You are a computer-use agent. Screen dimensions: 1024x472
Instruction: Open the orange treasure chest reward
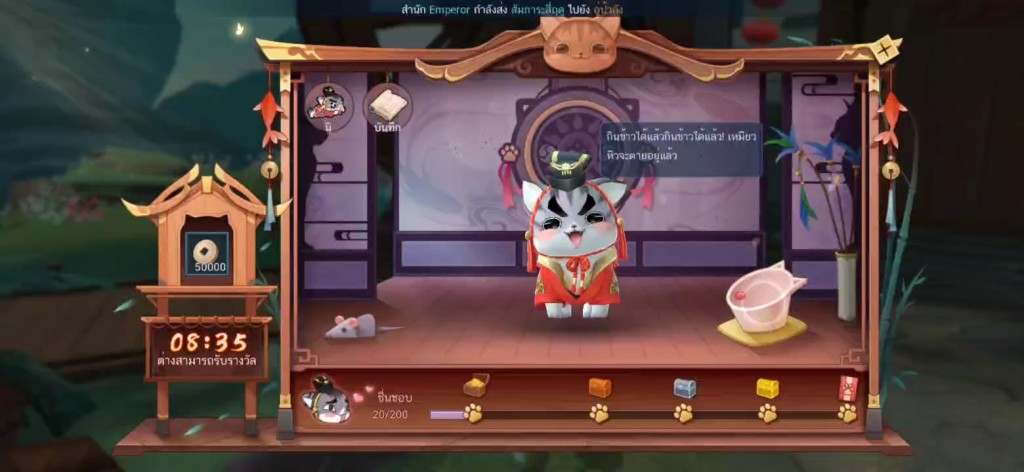pyautogui.click(x=599, y=387)
